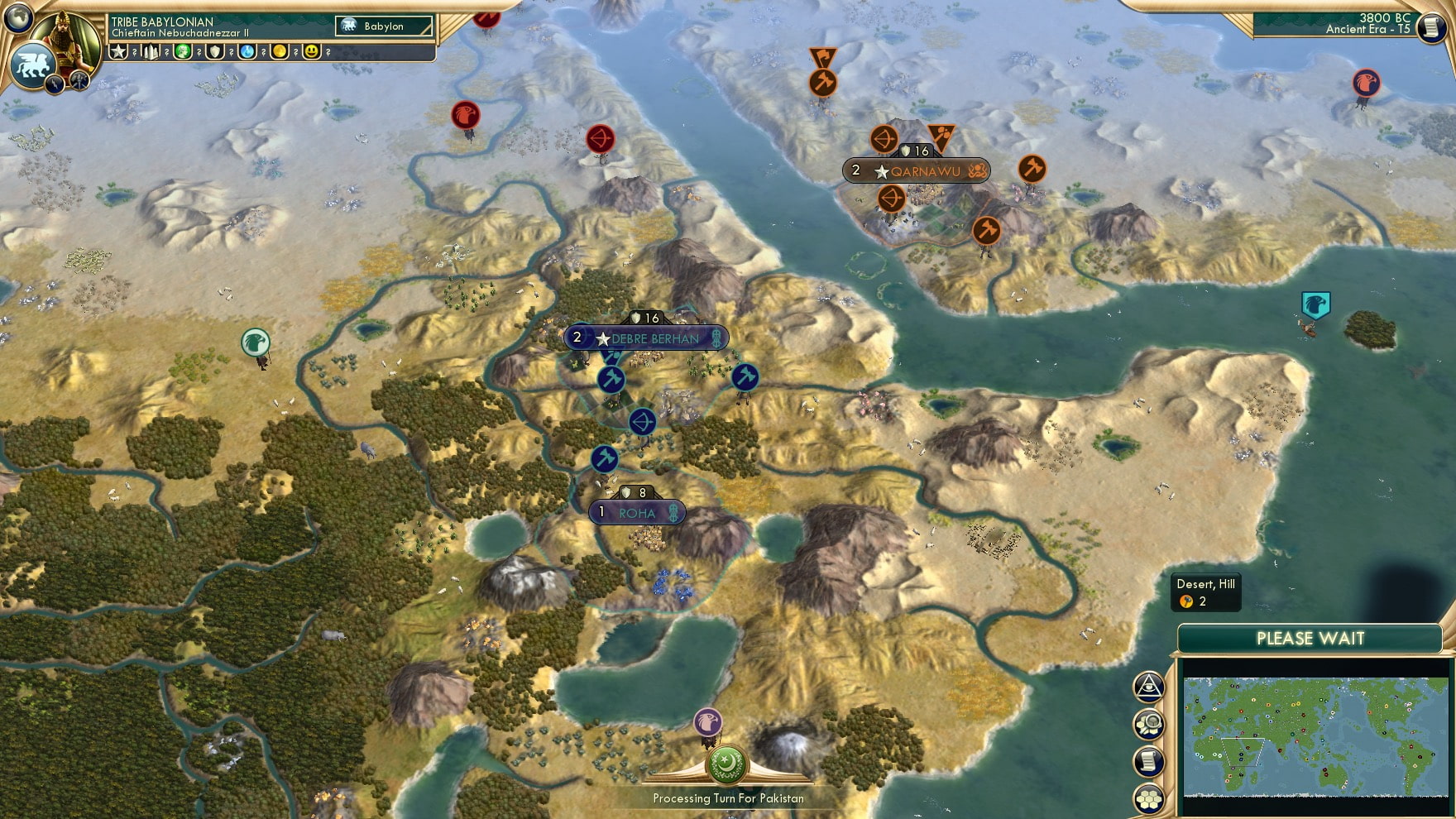Screen dimensions: 1456x819
Task: Click the science flask icon in the top bar
Action: 247,52
